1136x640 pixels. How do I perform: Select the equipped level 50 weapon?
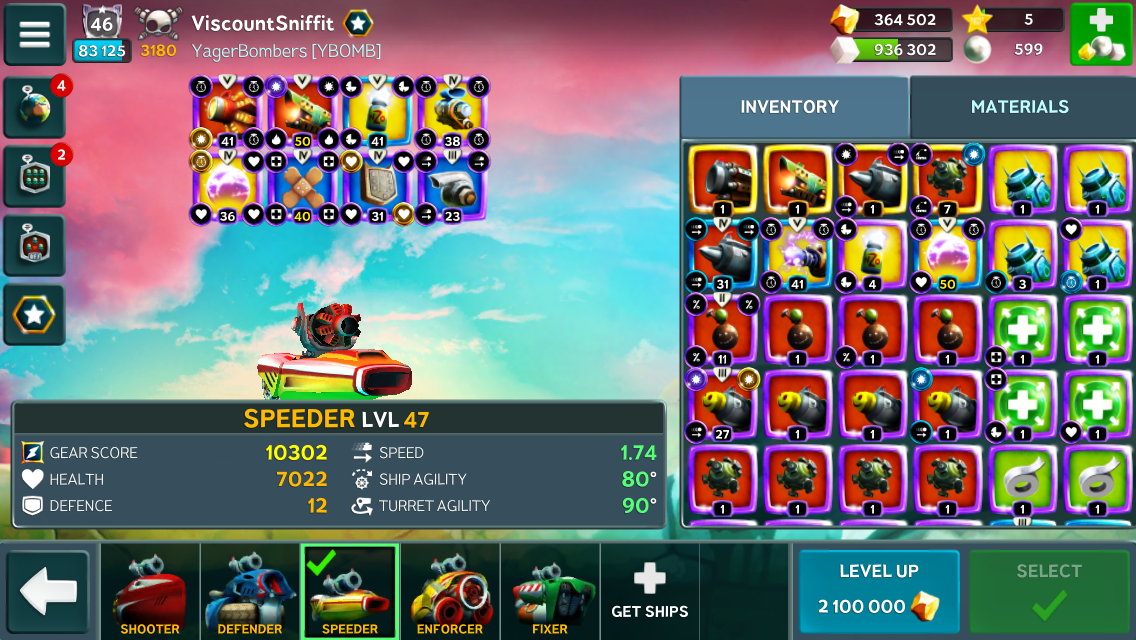301,112
